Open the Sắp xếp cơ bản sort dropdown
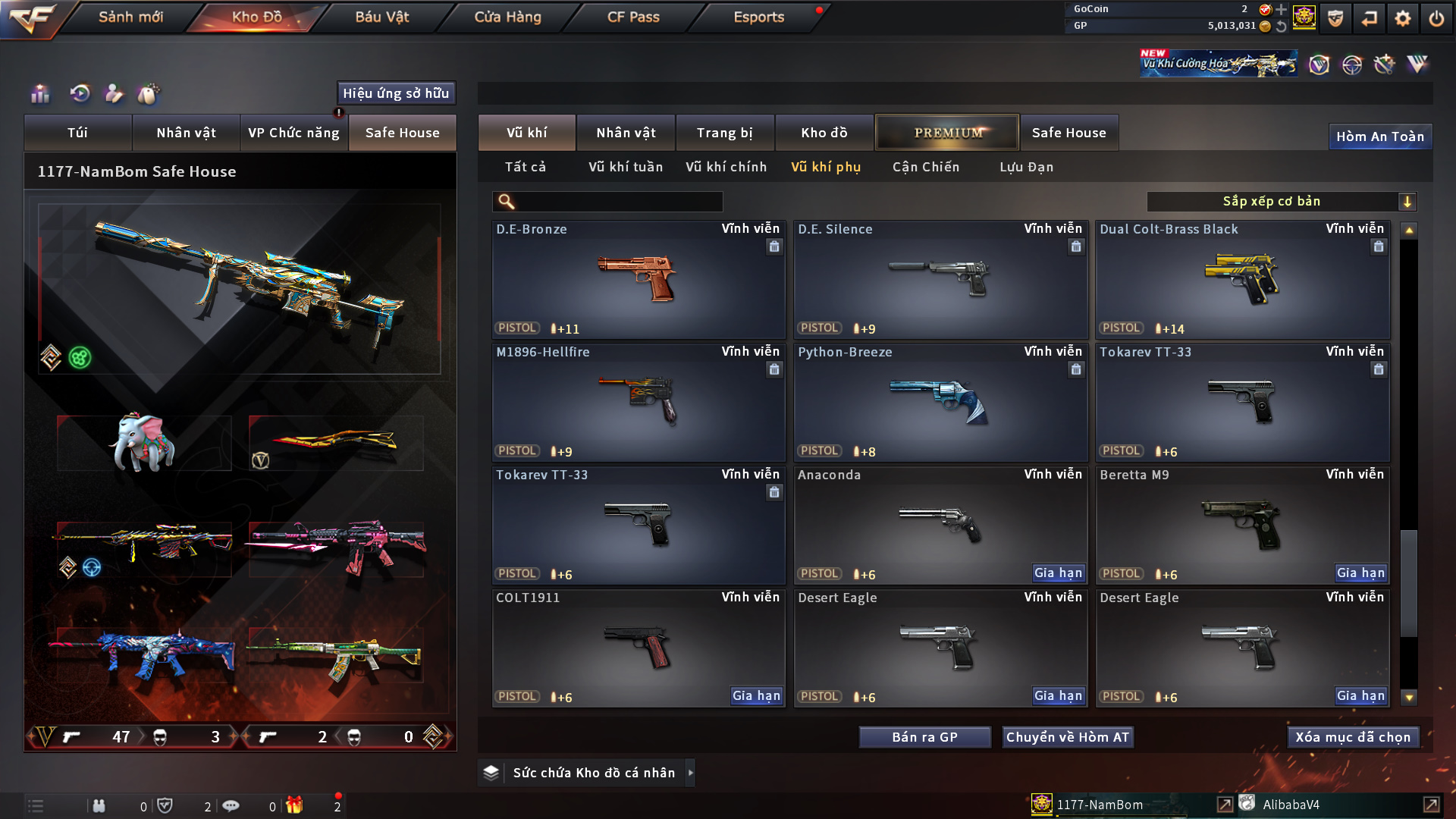 coord(1281,201)
